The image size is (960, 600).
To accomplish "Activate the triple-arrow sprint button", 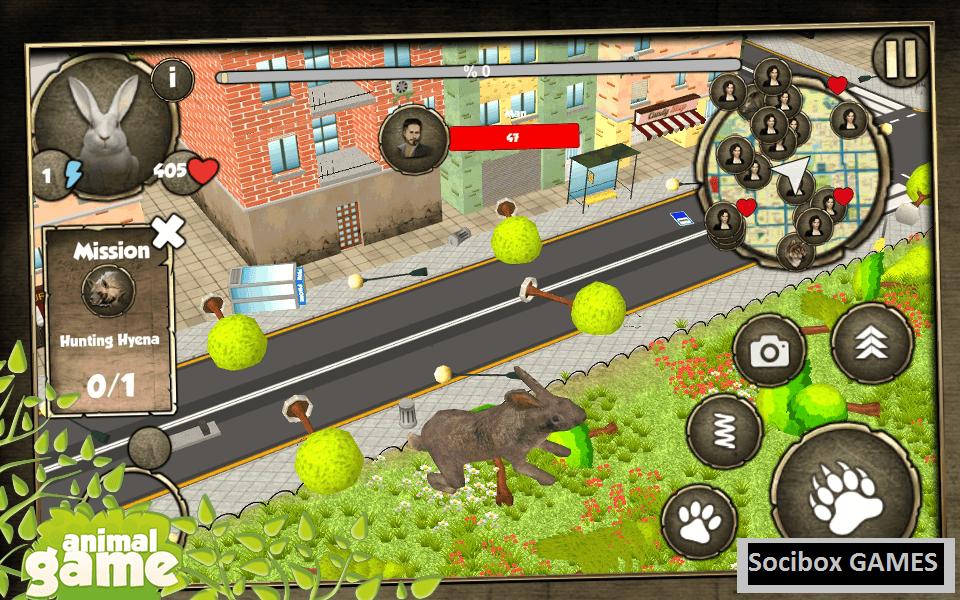I will 872,343.
